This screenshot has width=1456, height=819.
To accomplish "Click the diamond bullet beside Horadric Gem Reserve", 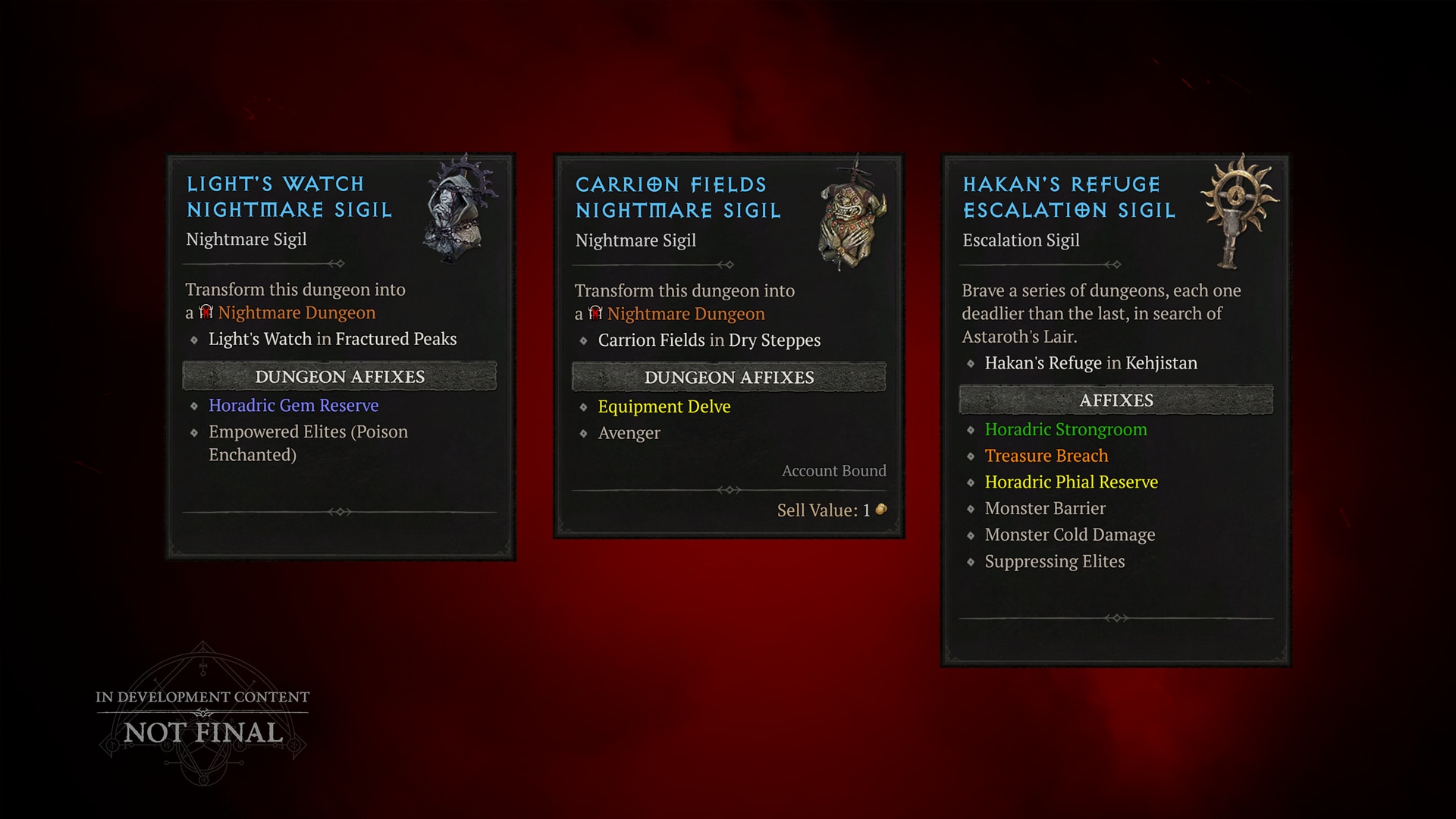I will point(193,406).
